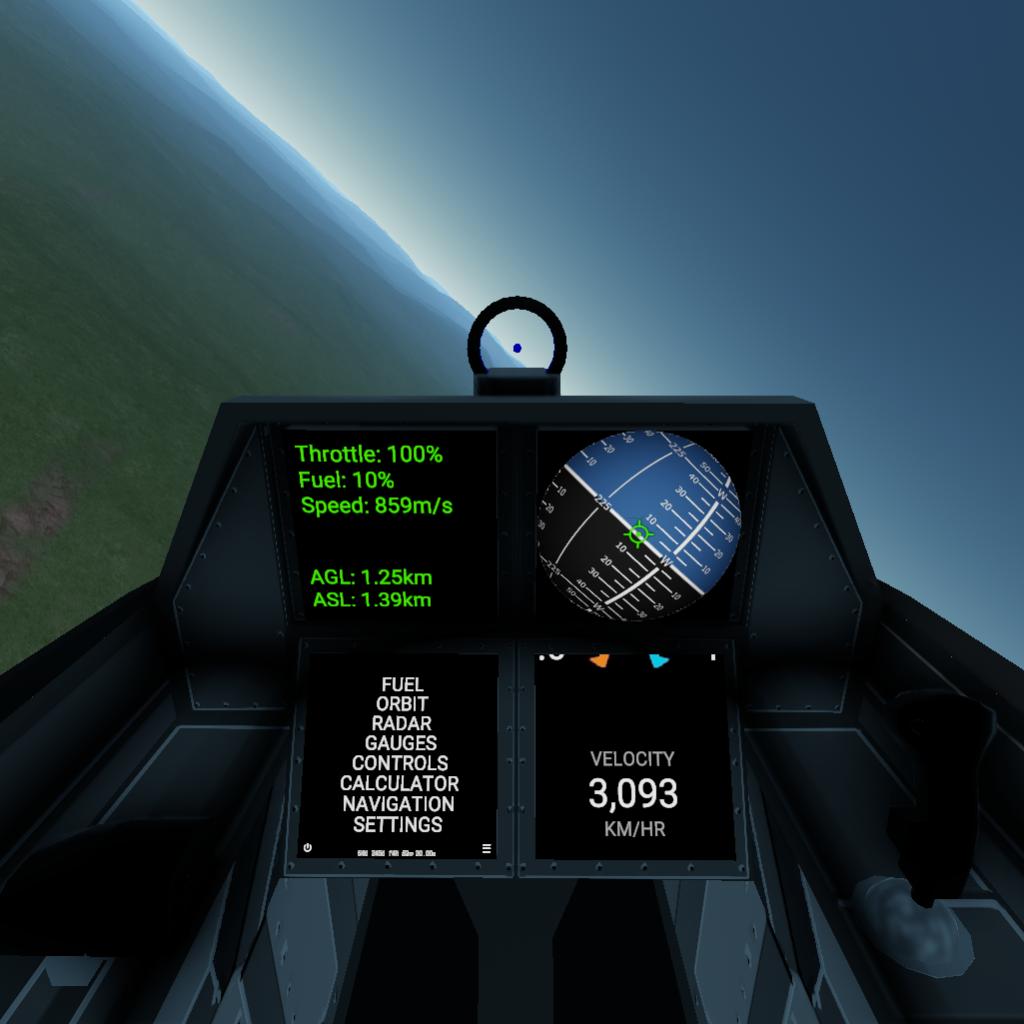
Task: Launch the CALCULATOR from the menu
Action: [399, 783]
